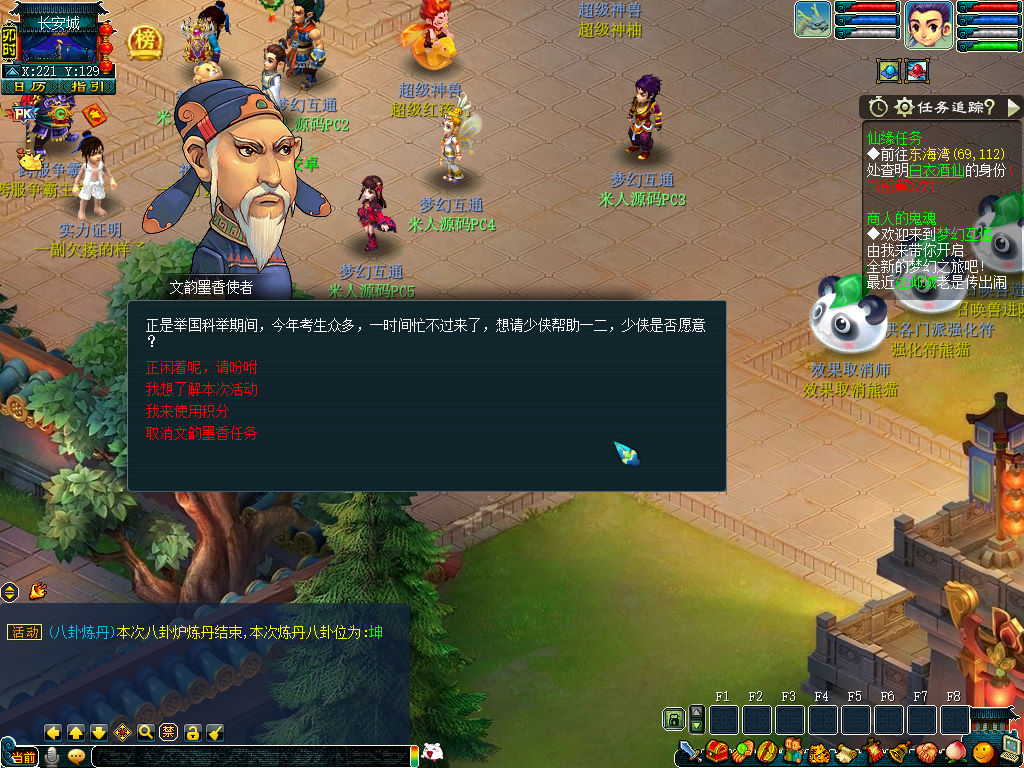The height and width of the screenshot is (768, 1024).
Task: Select "我想了解本次活动" dialogue option
Action: click(x=201, y=389)
